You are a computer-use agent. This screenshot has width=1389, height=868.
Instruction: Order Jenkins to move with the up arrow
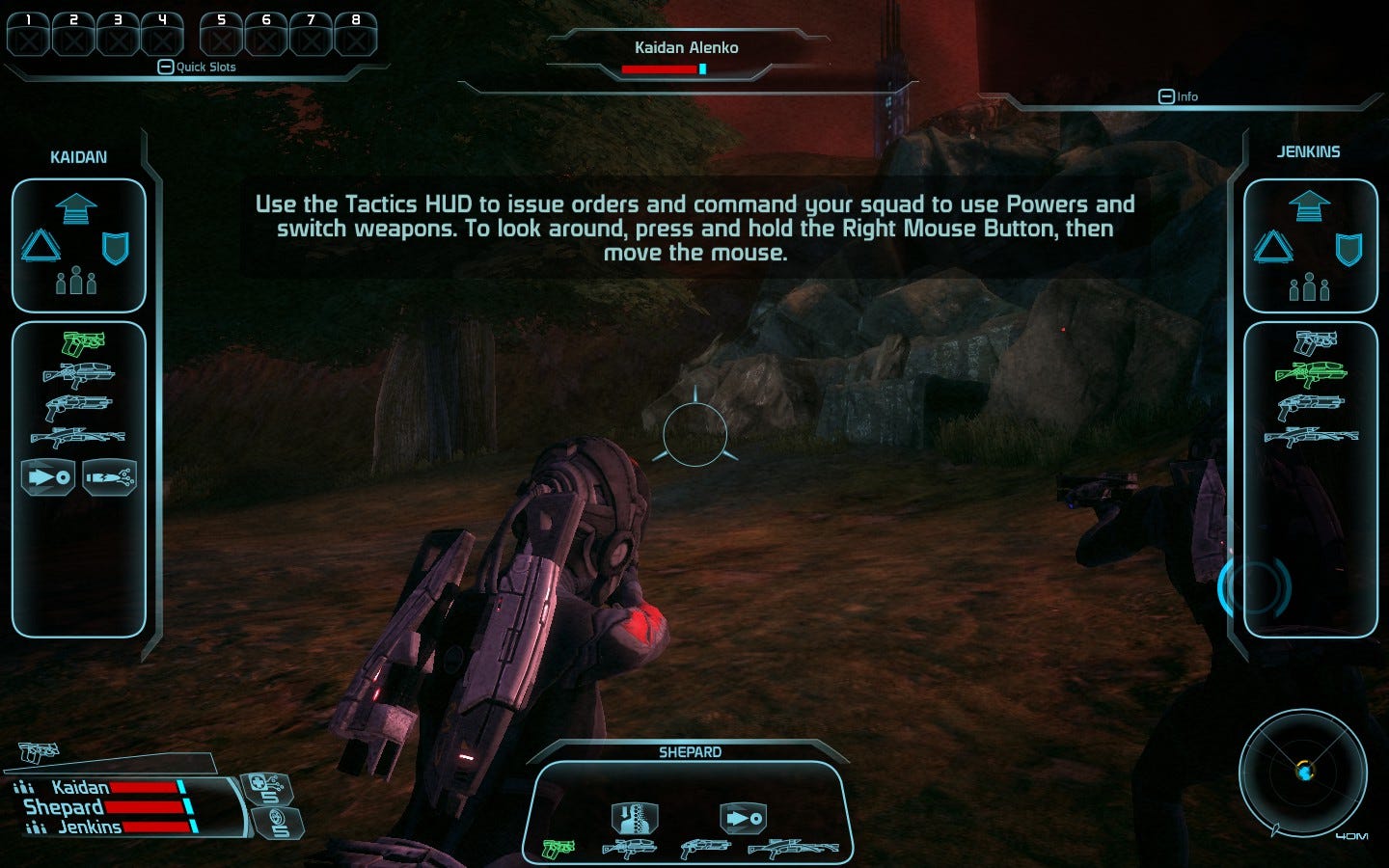[x=1309, y=206]
